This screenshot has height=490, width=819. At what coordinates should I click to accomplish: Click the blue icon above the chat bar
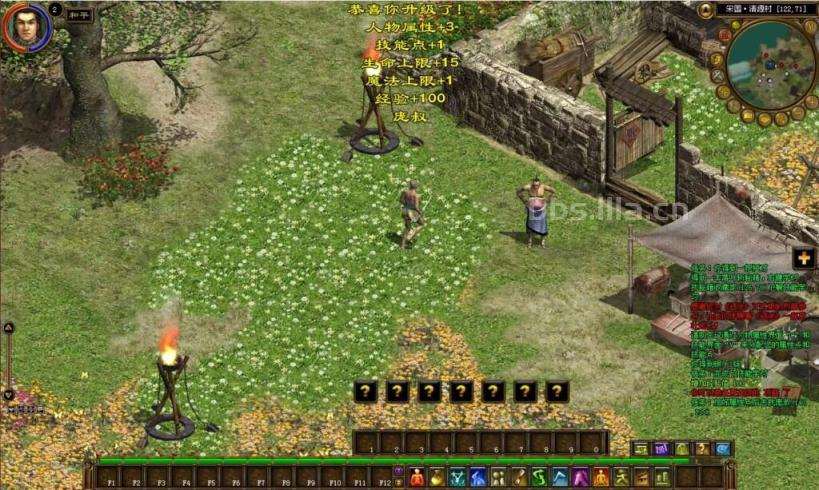pyautogui.click(x=722, y=449)
